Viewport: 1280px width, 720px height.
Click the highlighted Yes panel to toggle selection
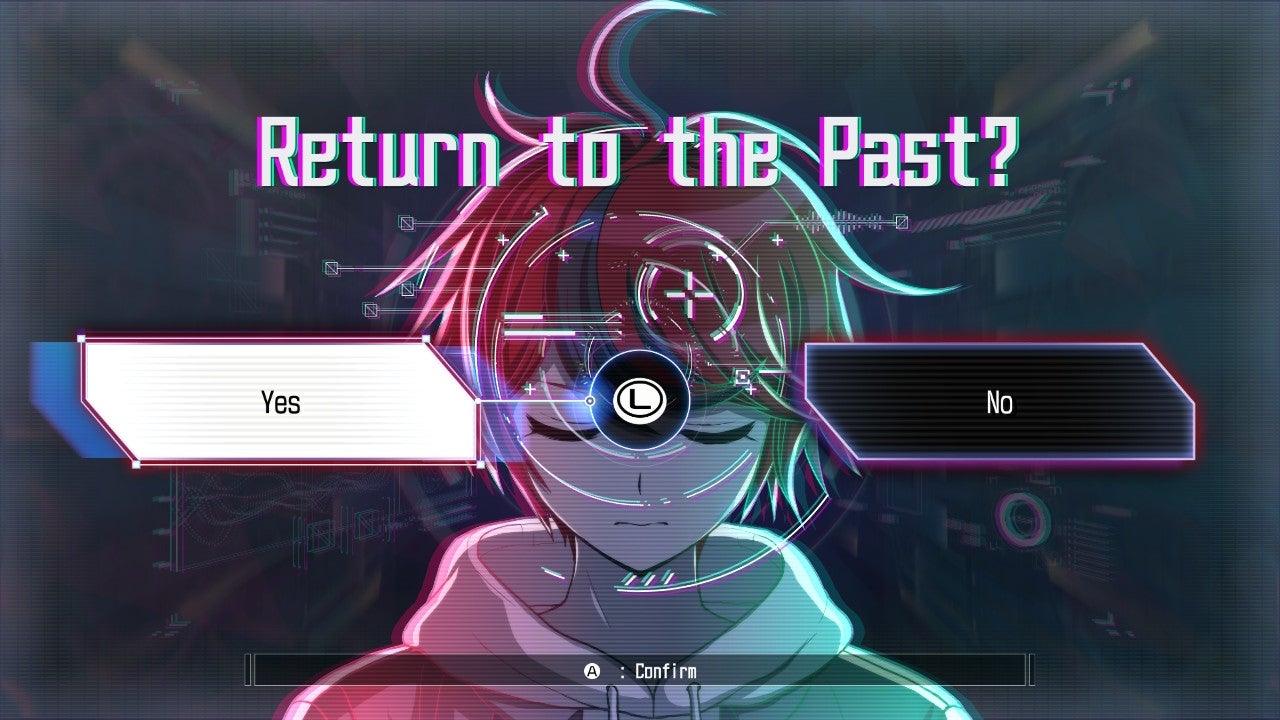[x=283, y=402]
